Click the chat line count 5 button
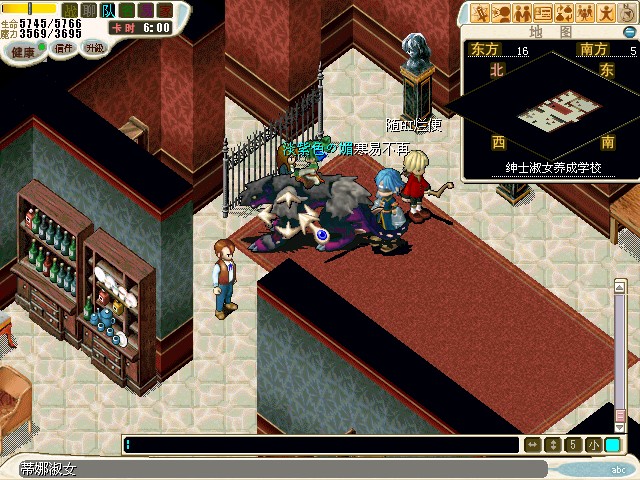Viewport: 640px width, 480px height. point(572,444)
